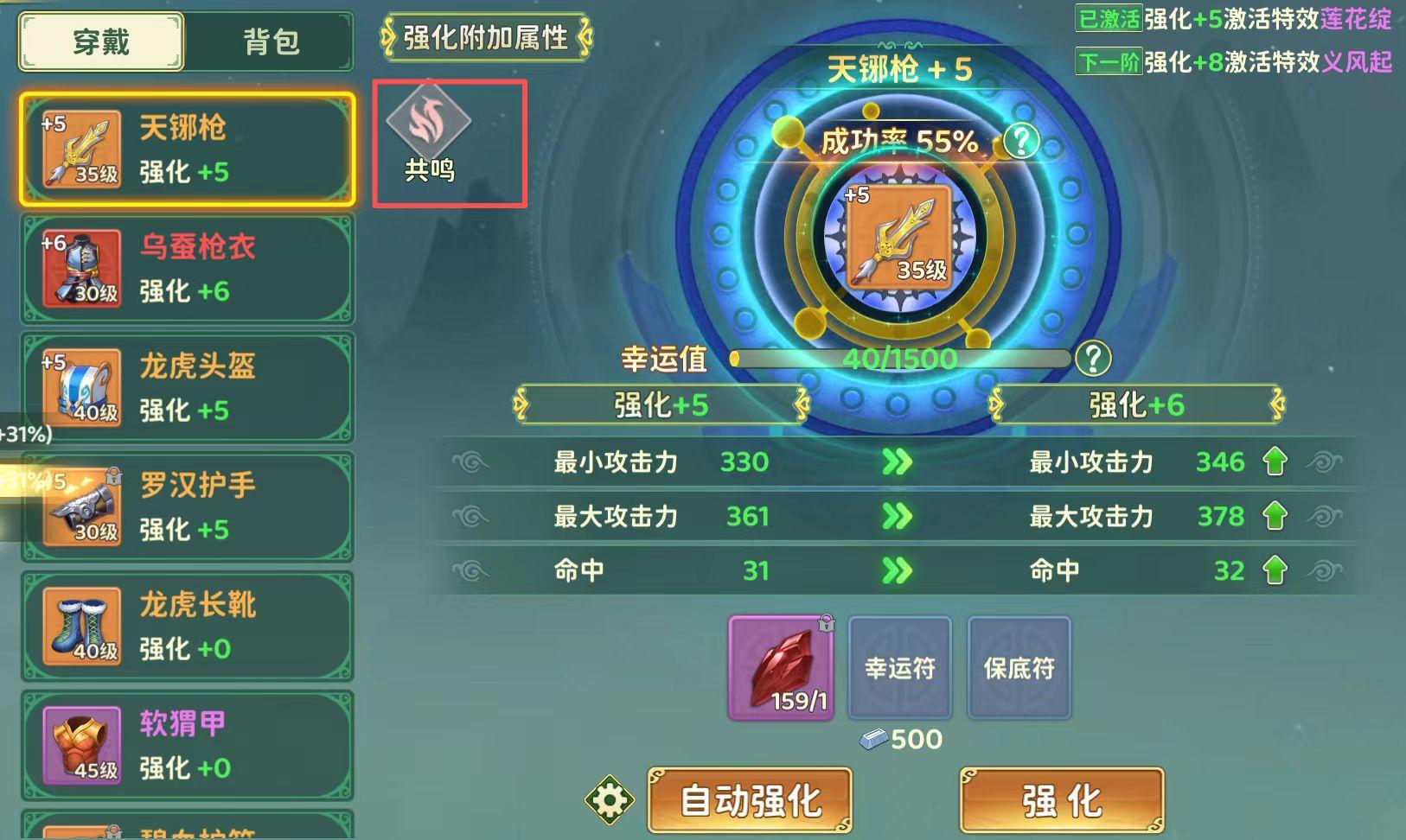
Task: Click the 幸运值 40/1500 progress bar
Action: coord(899,357)
